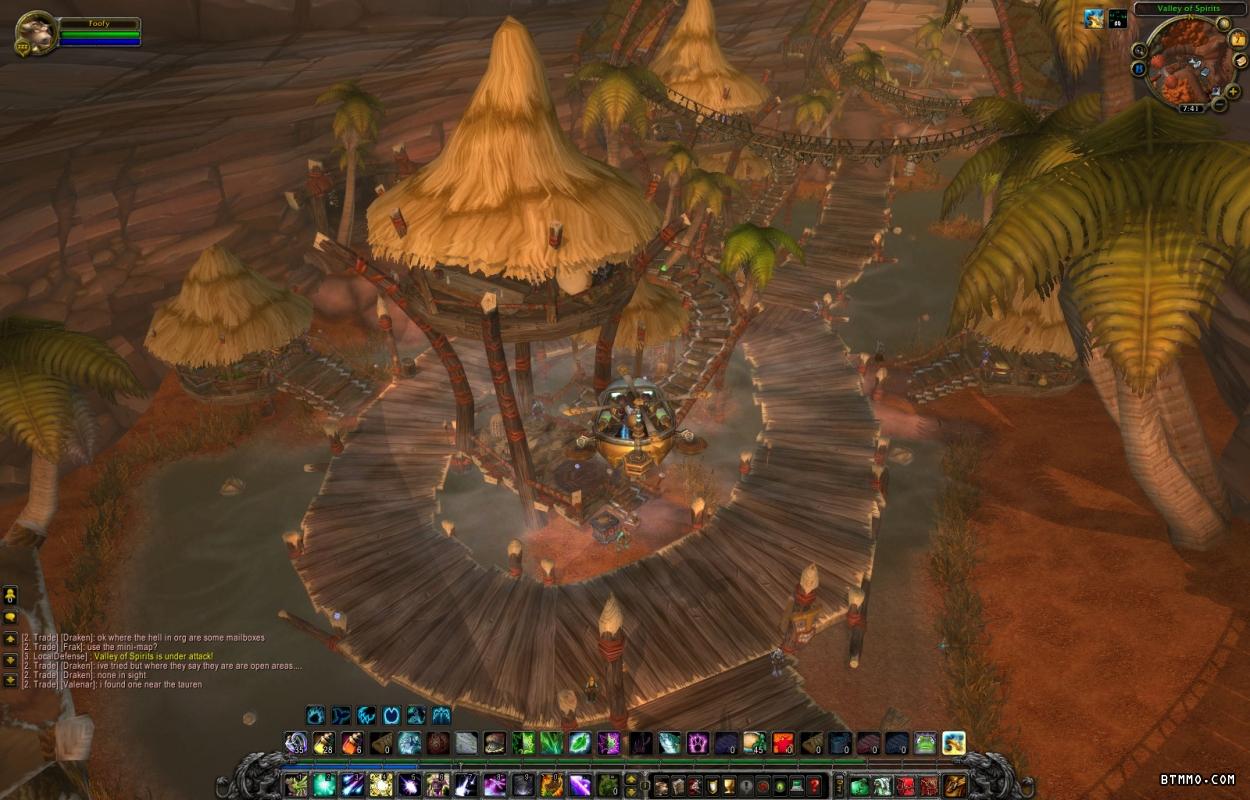Click Valenar's name in trade chat

79,685
